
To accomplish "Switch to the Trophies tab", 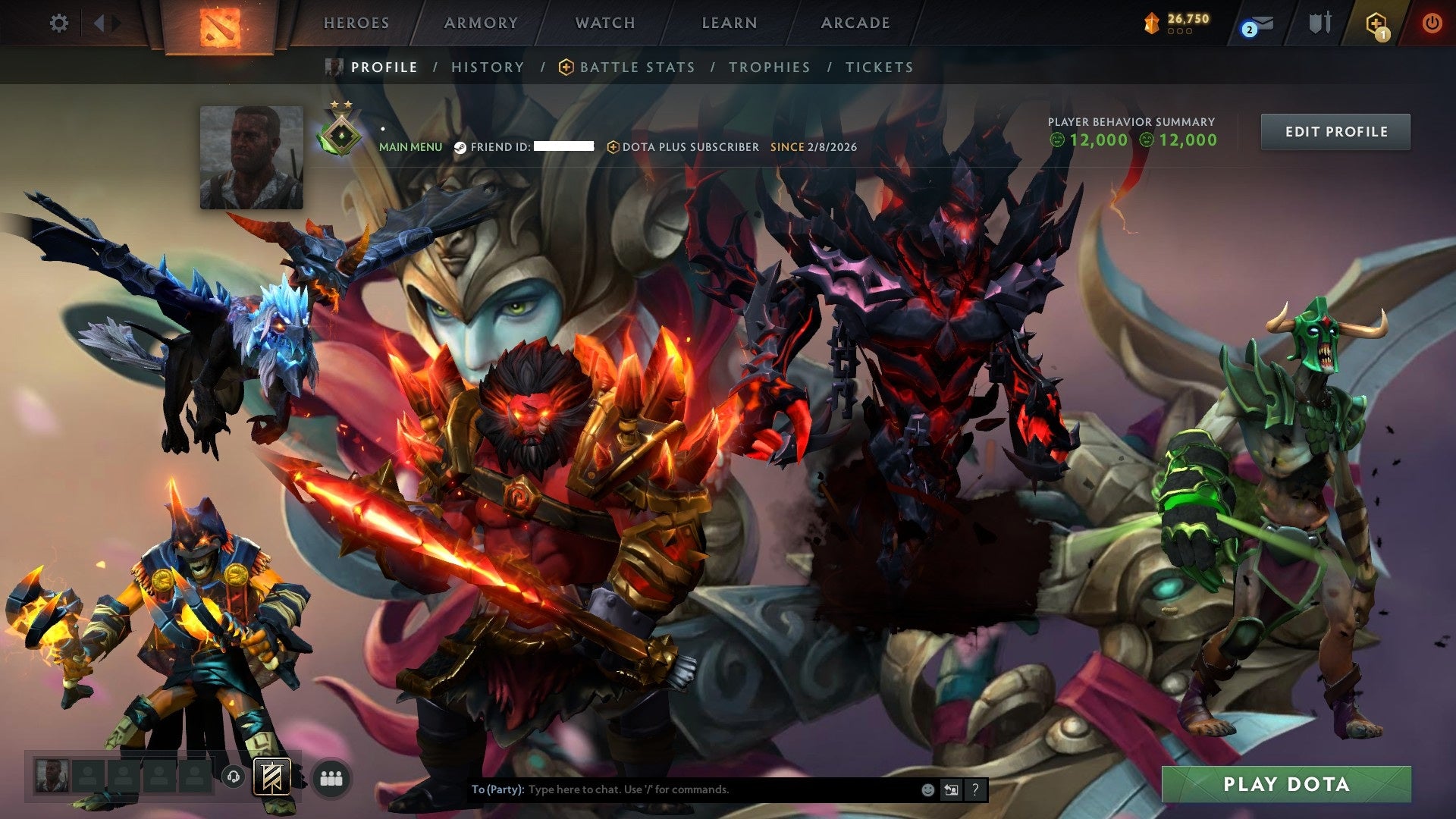I will pos(769,67).
